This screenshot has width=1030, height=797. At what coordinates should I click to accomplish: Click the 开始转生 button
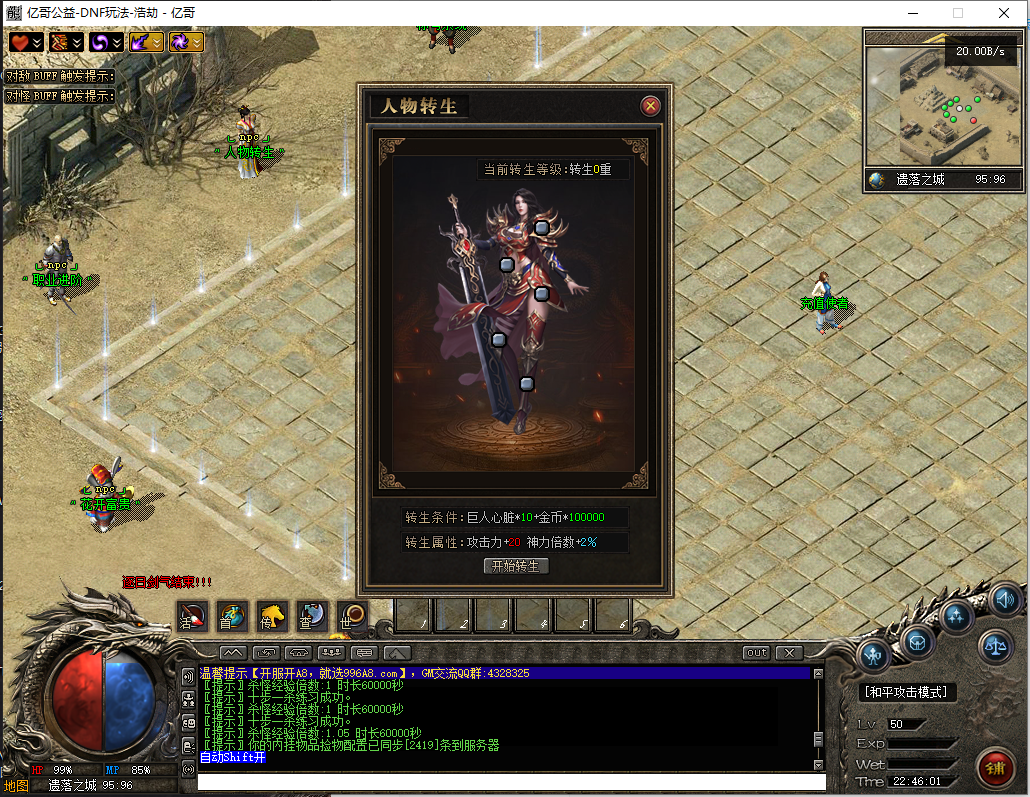516,566
